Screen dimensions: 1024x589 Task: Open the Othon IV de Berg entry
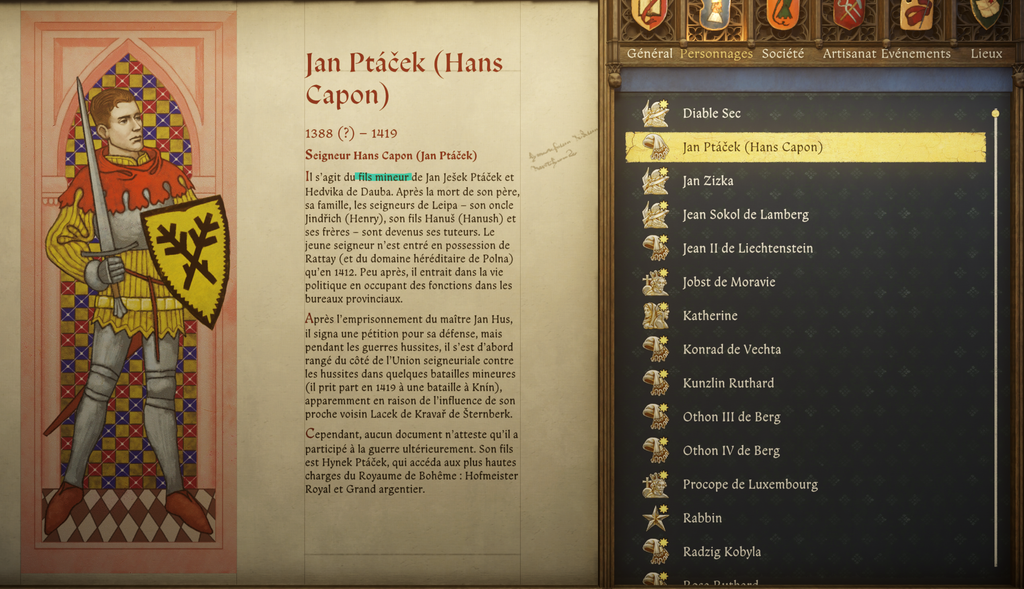[x=731, y=451]
